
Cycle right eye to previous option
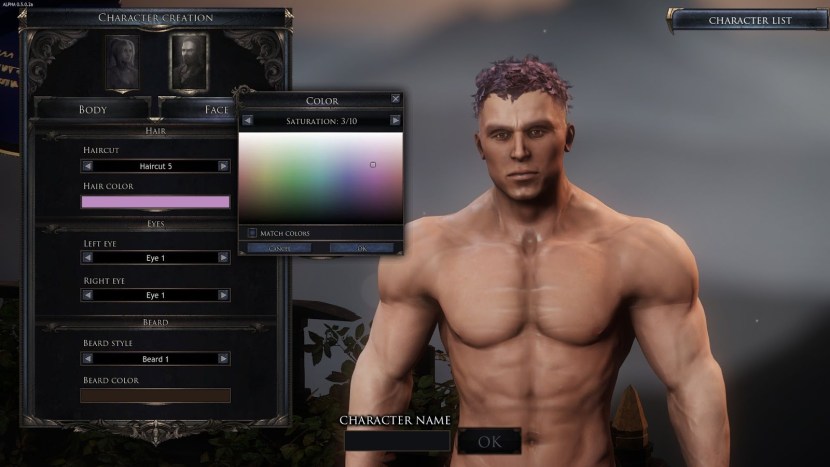pos(88,296)
